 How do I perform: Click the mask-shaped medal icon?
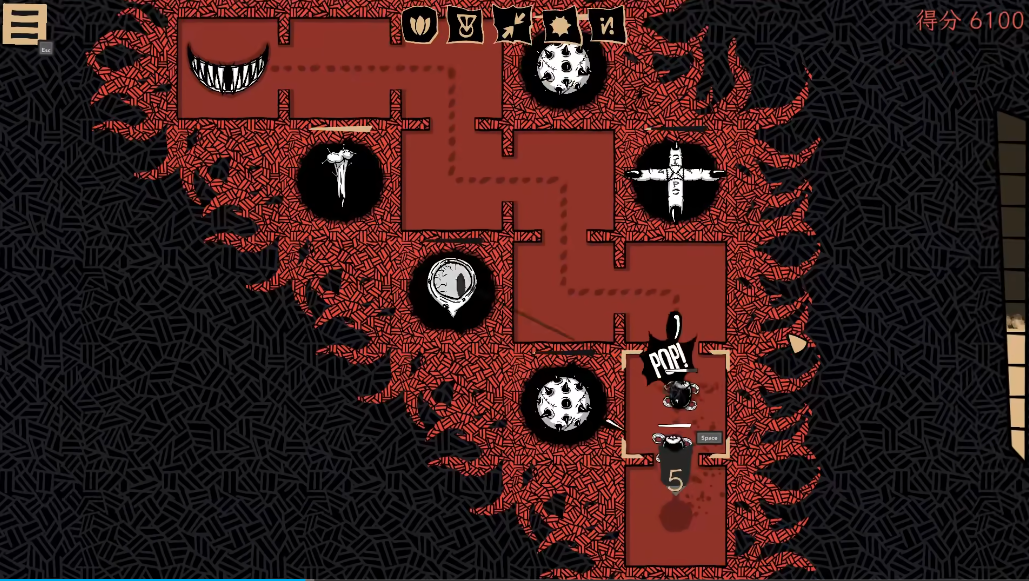pos(465,25)
